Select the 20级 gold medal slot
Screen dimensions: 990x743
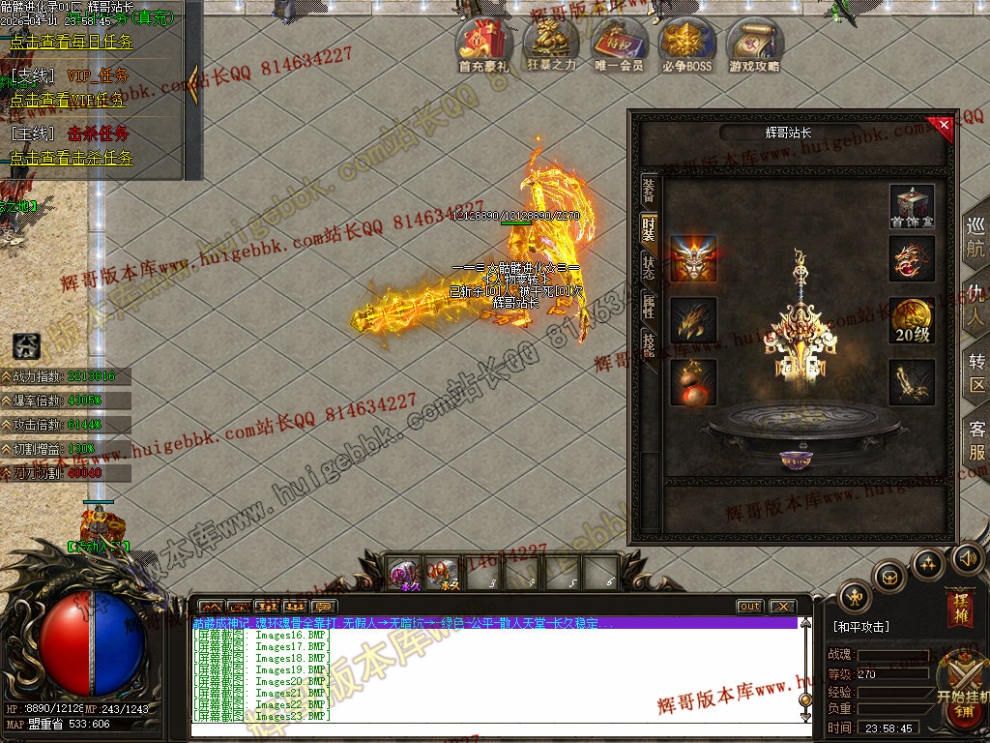pos(911,320)
